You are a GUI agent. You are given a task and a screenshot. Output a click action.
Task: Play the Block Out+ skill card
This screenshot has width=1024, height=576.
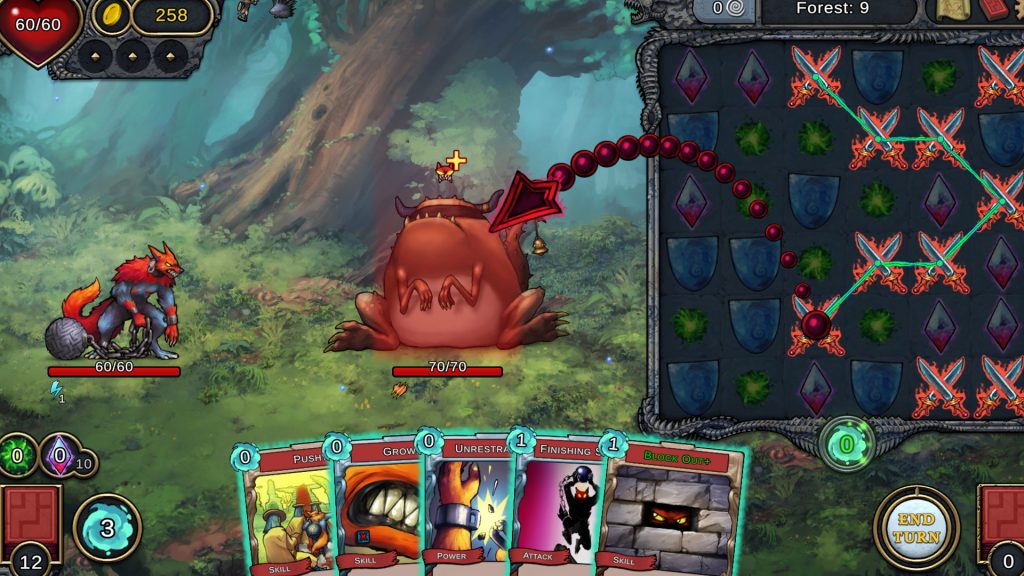tap(672, 510)
